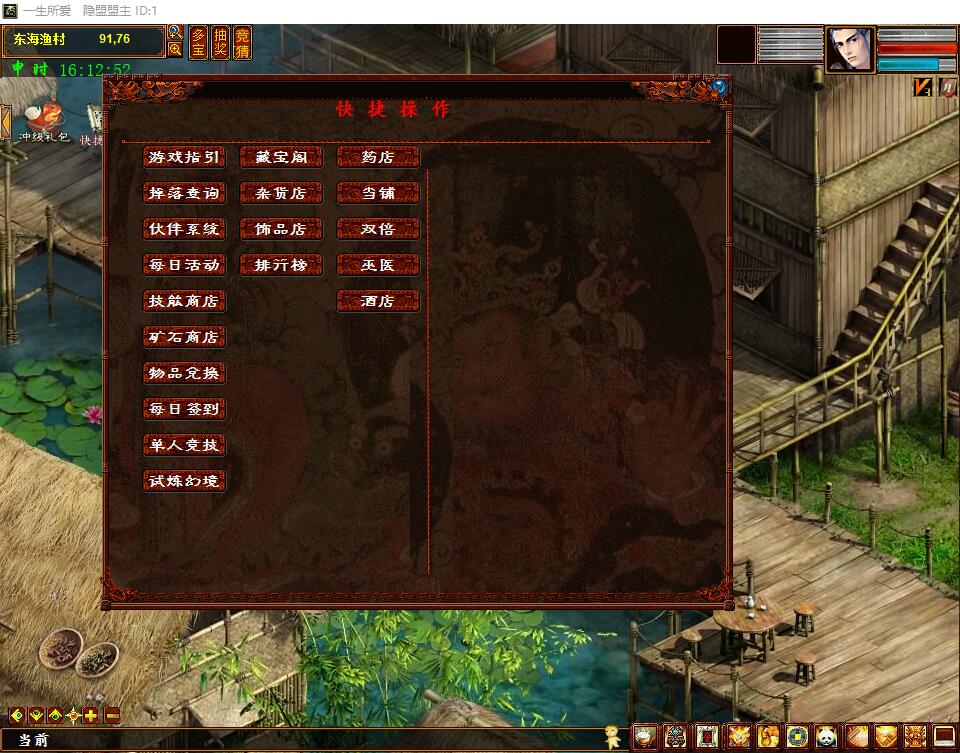The width and height of the screenshot is (960, 753).
Task: Show the 每日活动 daily activities
Action: click(x=184, y=265)
